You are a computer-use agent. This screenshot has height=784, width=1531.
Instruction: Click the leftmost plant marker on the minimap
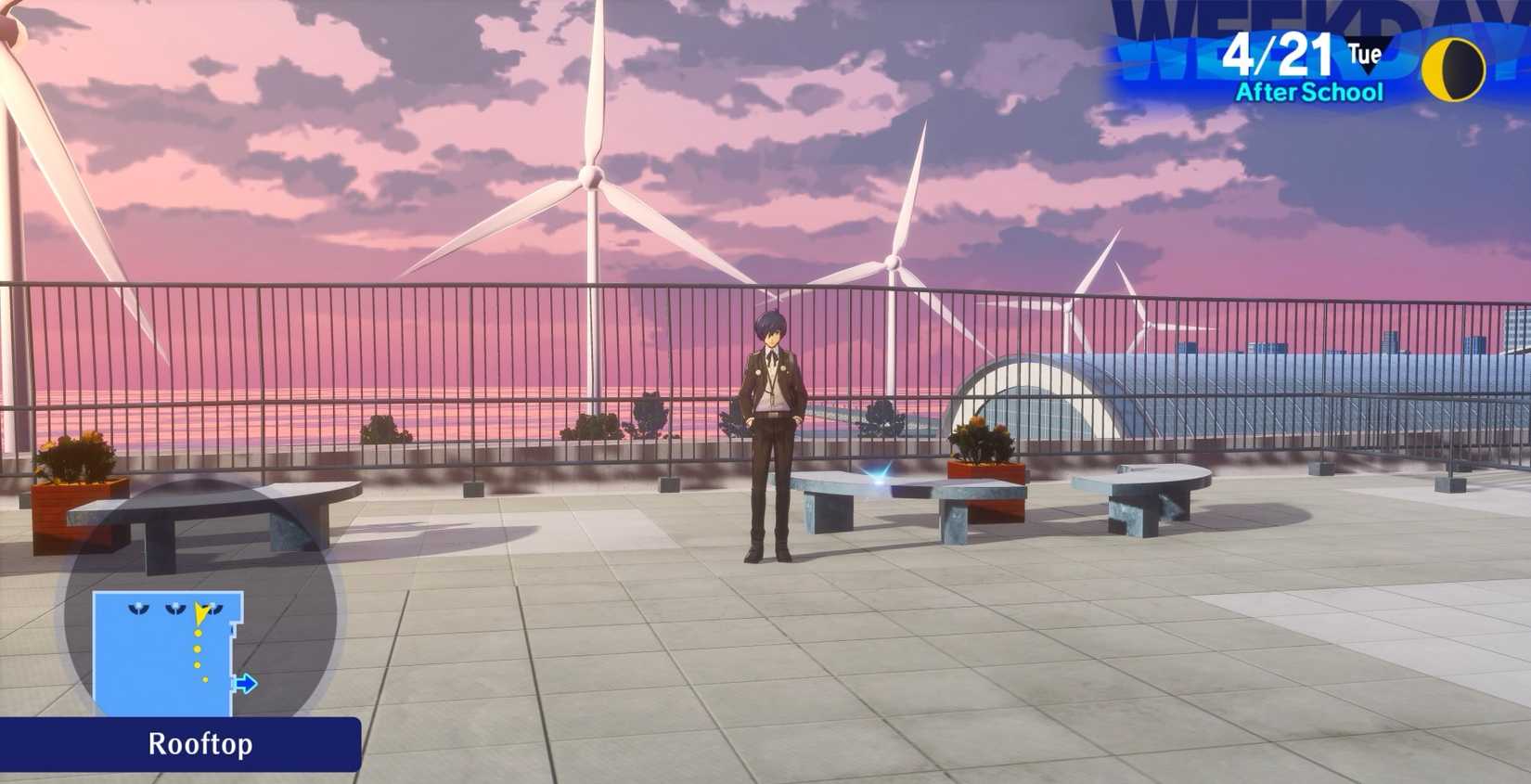[x=137, y=609]
